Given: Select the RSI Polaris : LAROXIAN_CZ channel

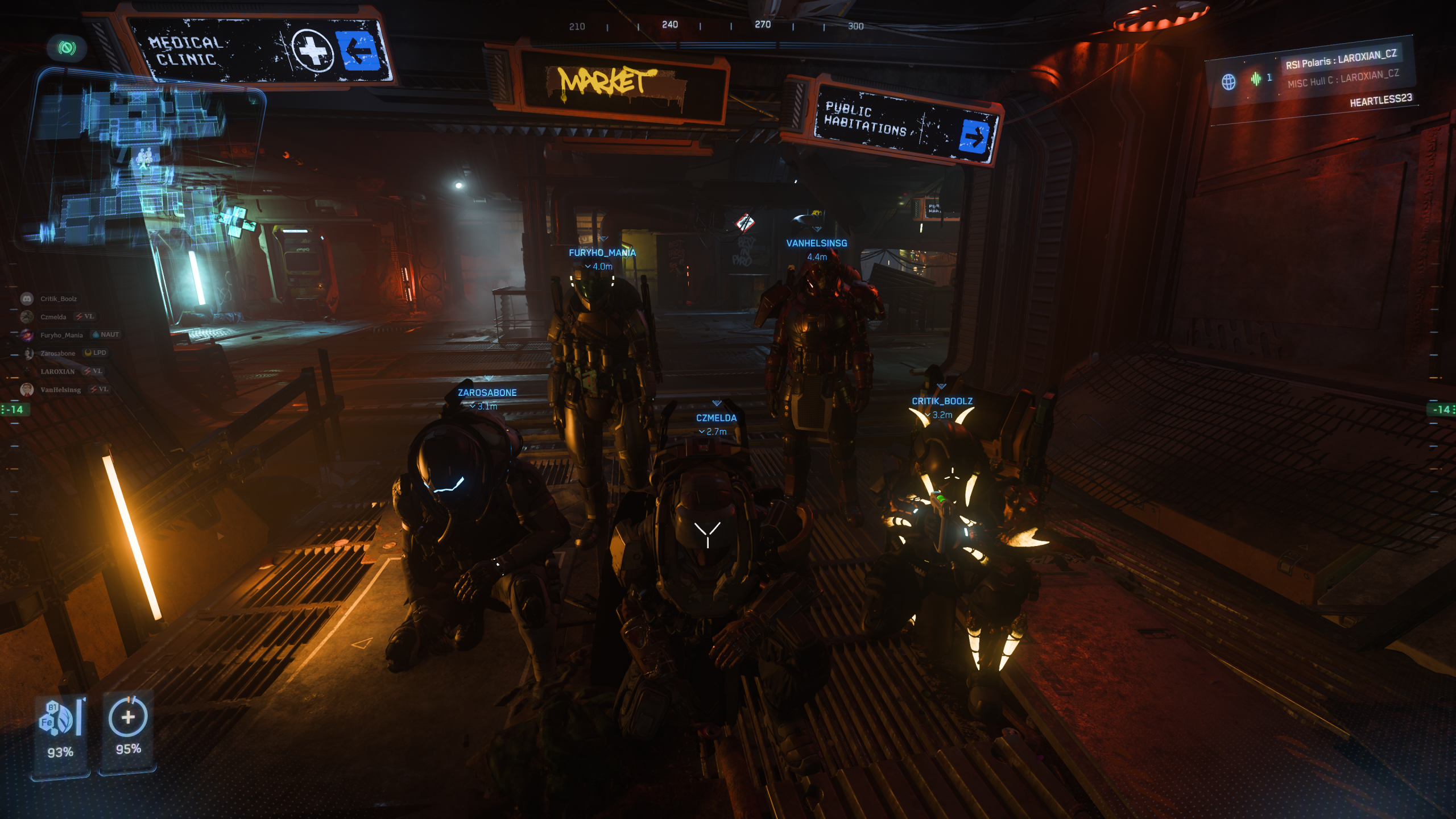Looking at the screenshot, I should tap(1341, 59).
